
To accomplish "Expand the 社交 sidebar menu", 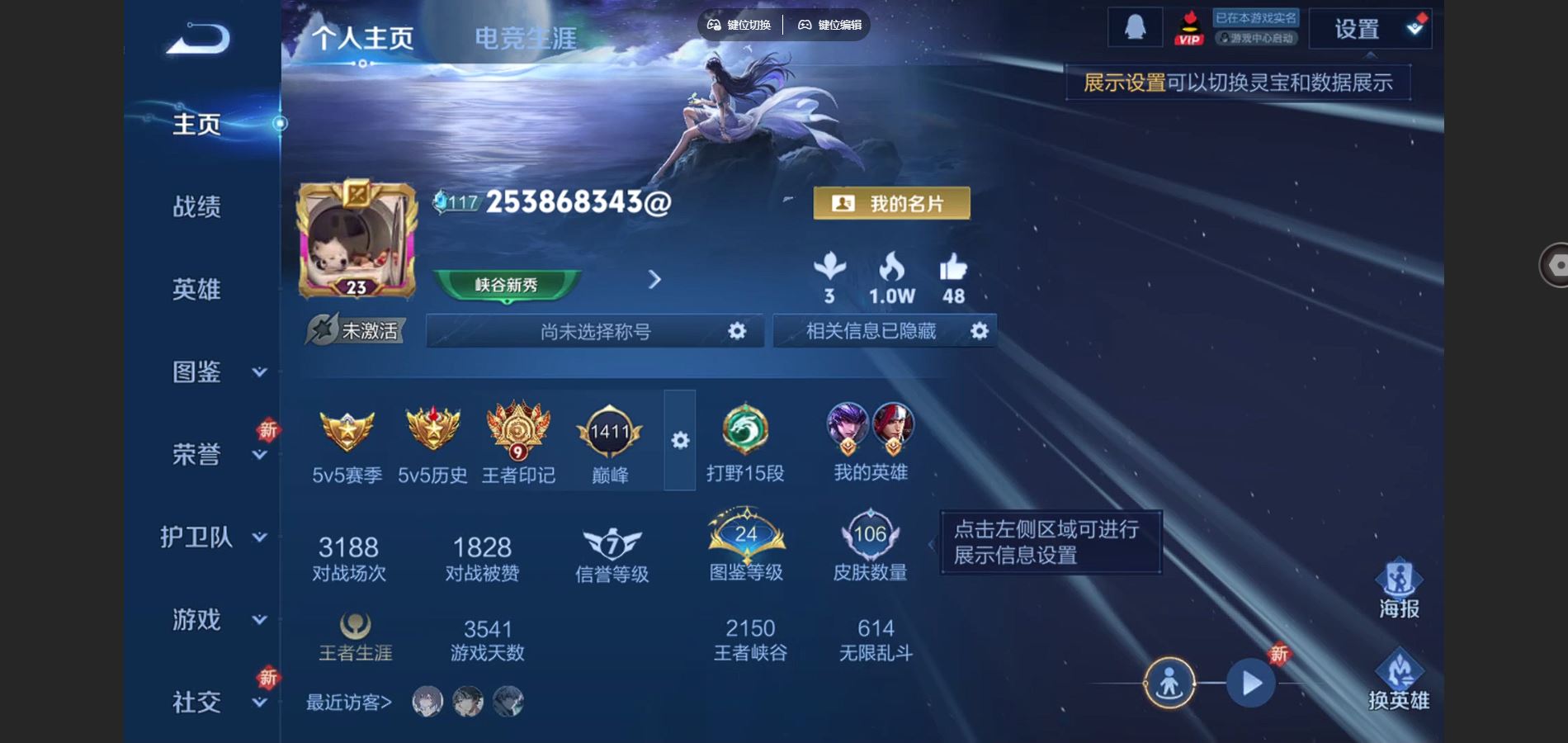I will tap(258, 703).
